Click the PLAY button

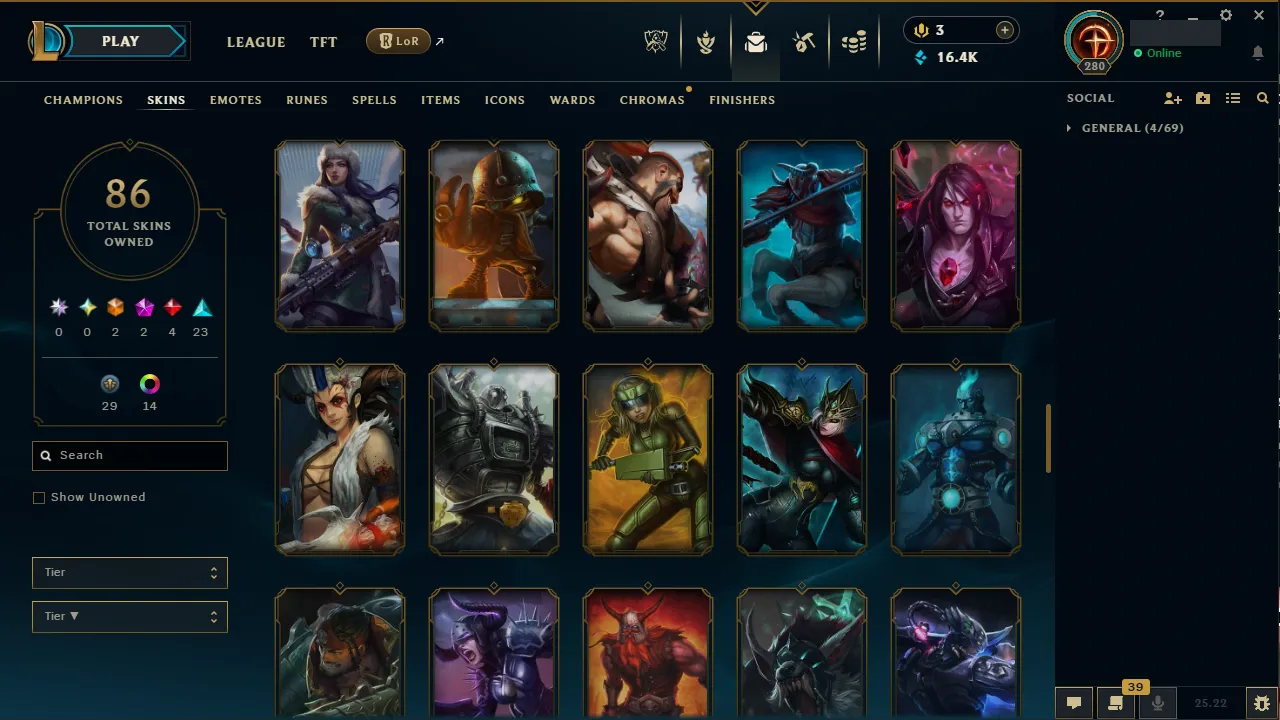120,41
